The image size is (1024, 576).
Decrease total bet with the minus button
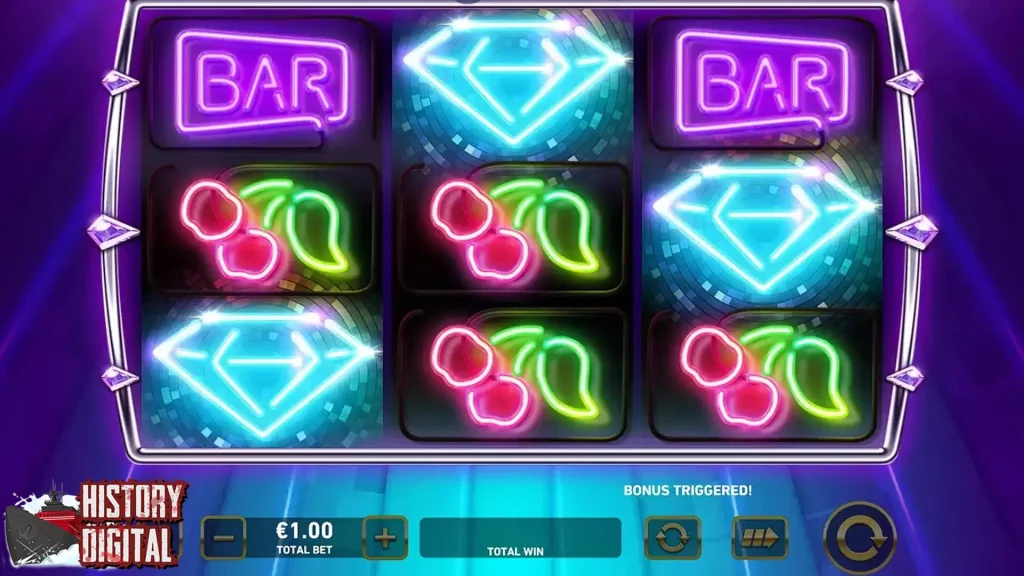pyautogui.click(x=224, y=538)
